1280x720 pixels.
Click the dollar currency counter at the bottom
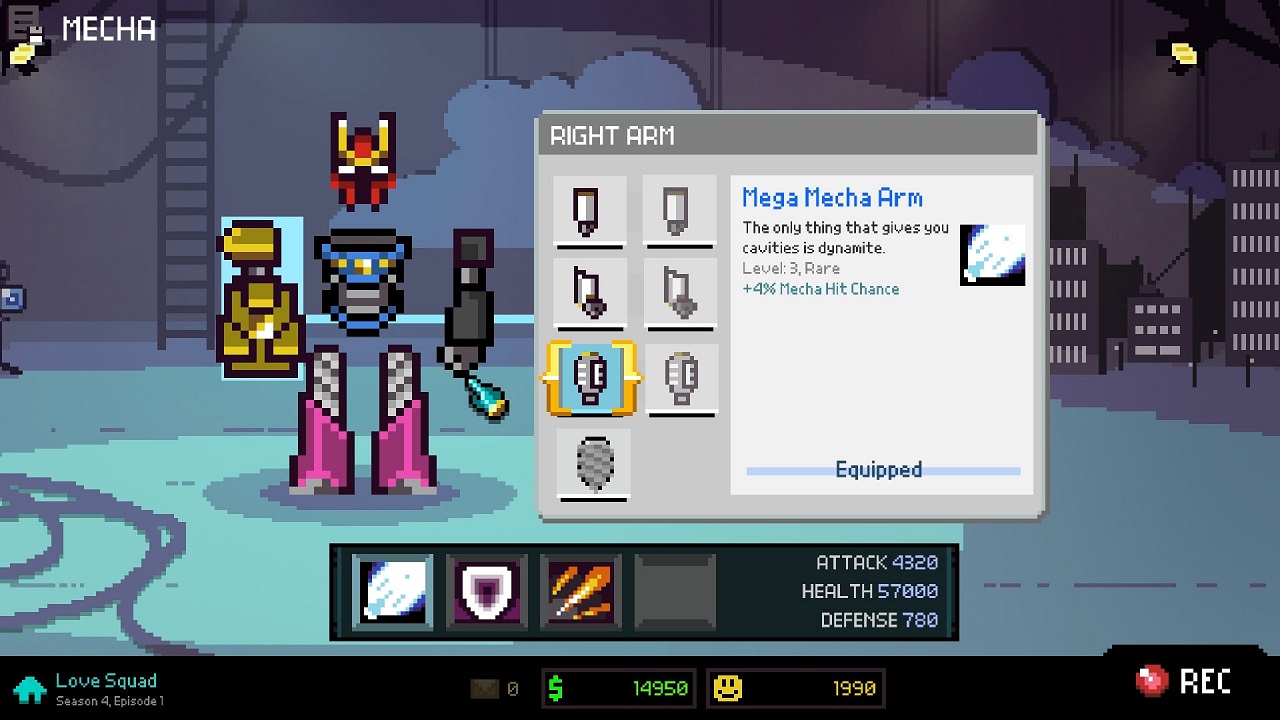click(x=618, y=688)
